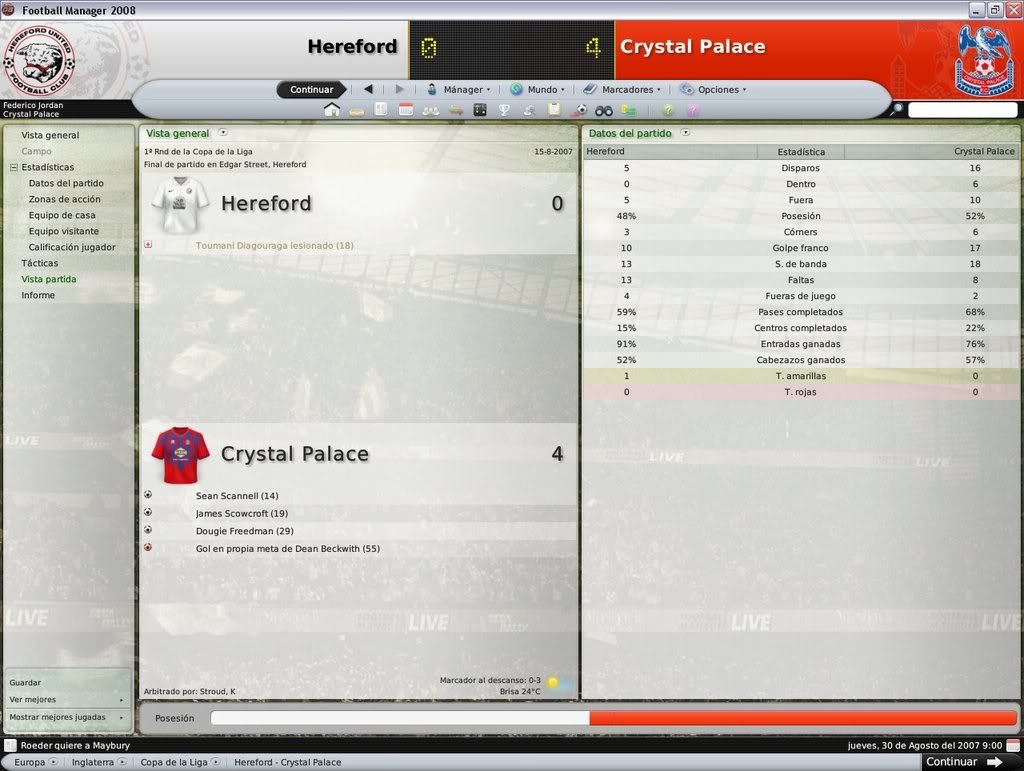
Task: Click Guardar to save the match
Action: 25,682
